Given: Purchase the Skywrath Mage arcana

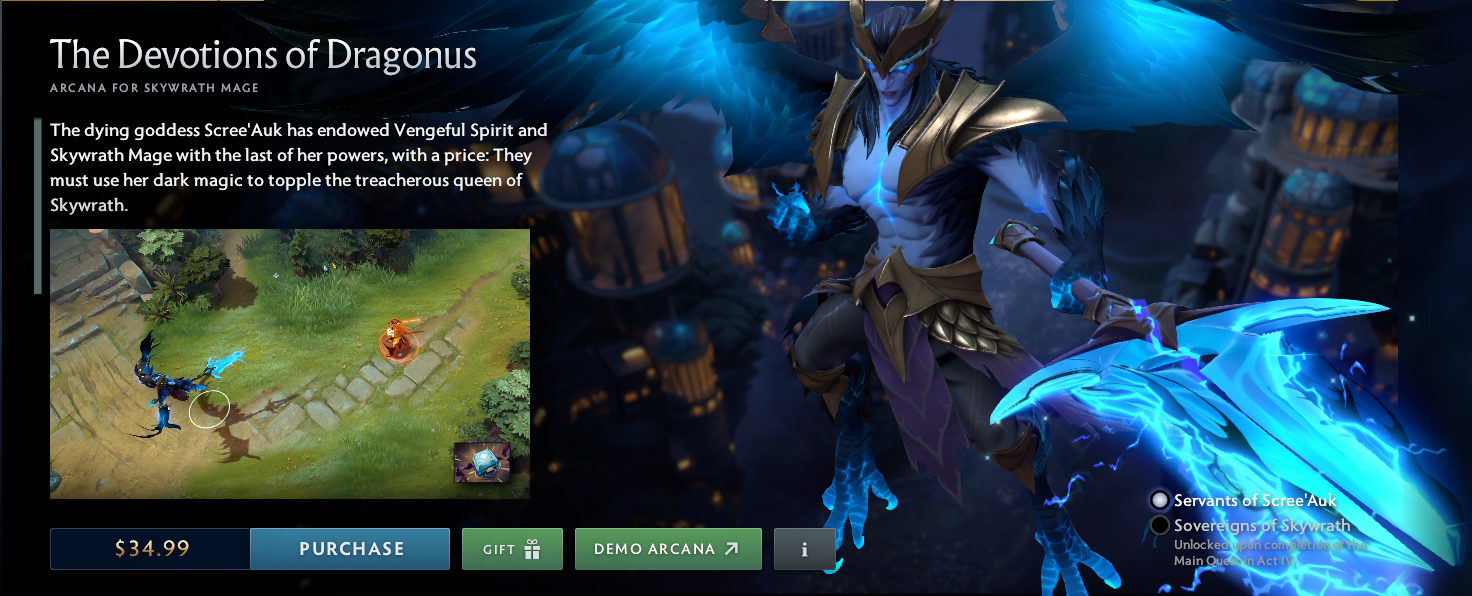Looking at the screenshot, I should [350, 549].
